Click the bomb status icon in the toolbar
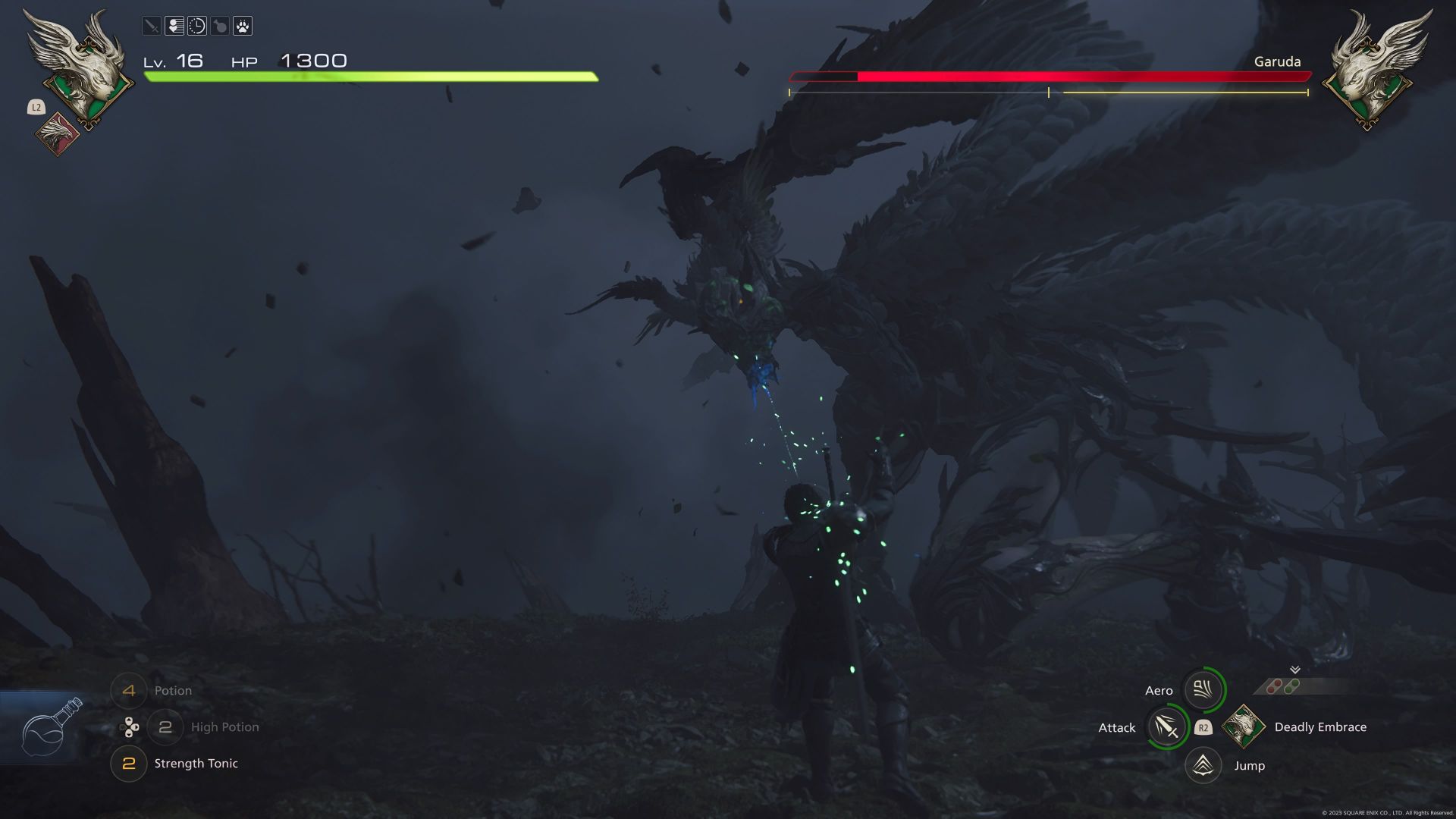The width and height of the screenshot is (1456, 819). click(219, 27)
